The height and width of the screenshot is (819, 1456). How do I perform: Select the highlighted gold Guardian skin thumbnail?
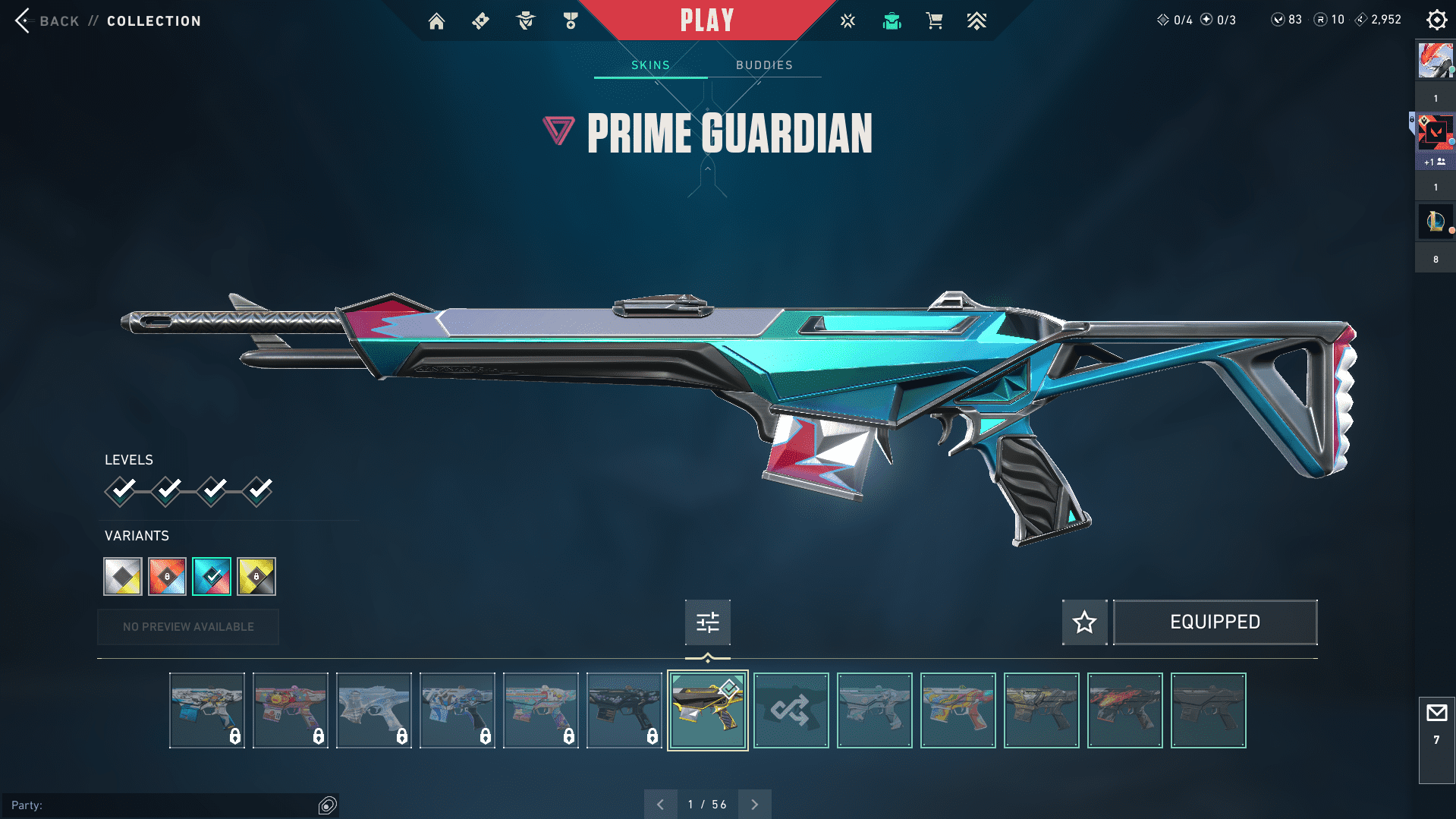[x=707, y=710]
